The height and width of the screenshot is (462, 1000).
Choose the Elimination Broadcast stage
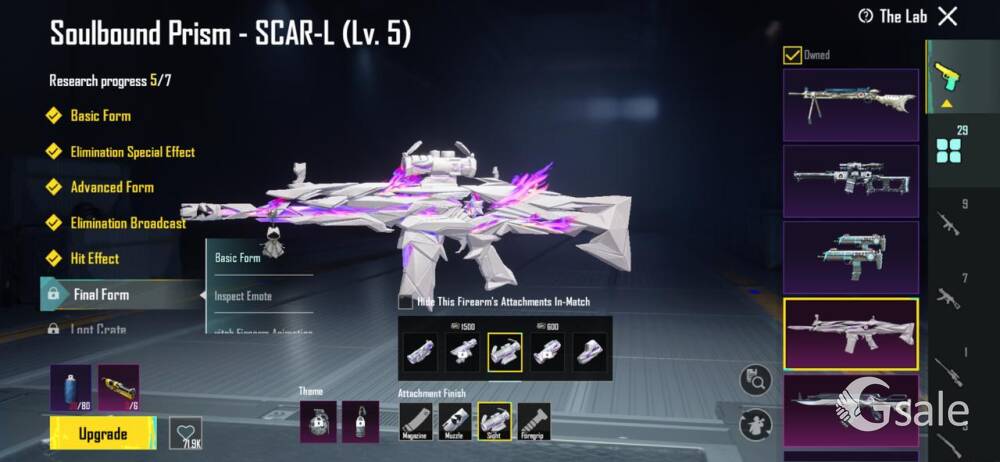tap(128, 223)
